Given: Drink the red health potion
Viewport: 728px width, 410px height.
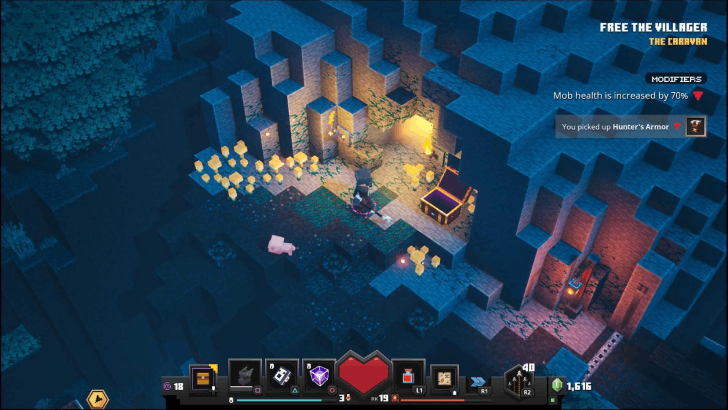Looking at the screenshot, I should point(408,376).
